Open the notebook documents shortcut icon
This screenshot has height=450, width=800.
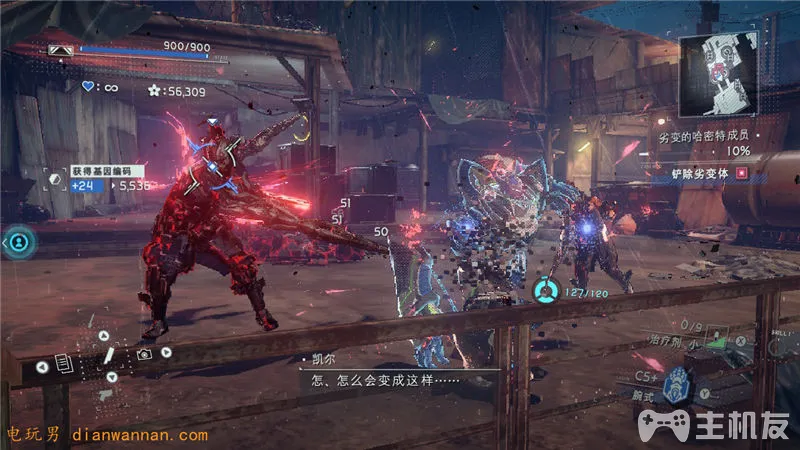click(x=62, y=364)
